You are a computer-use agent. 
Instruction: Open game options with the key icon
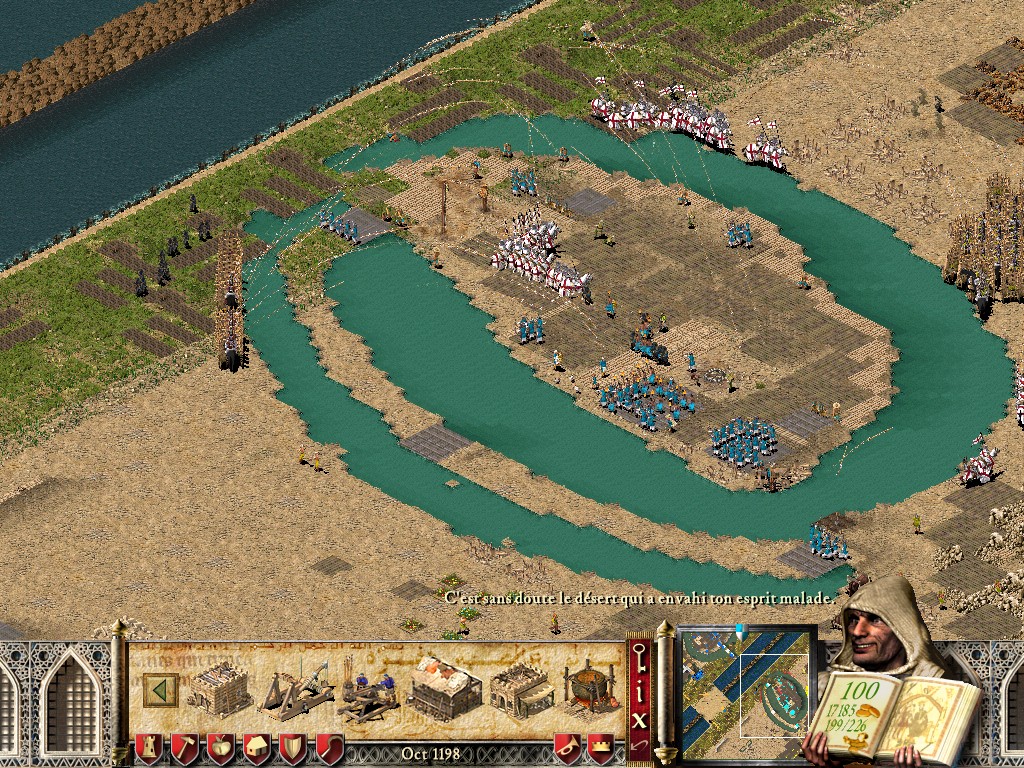point(640,661)
